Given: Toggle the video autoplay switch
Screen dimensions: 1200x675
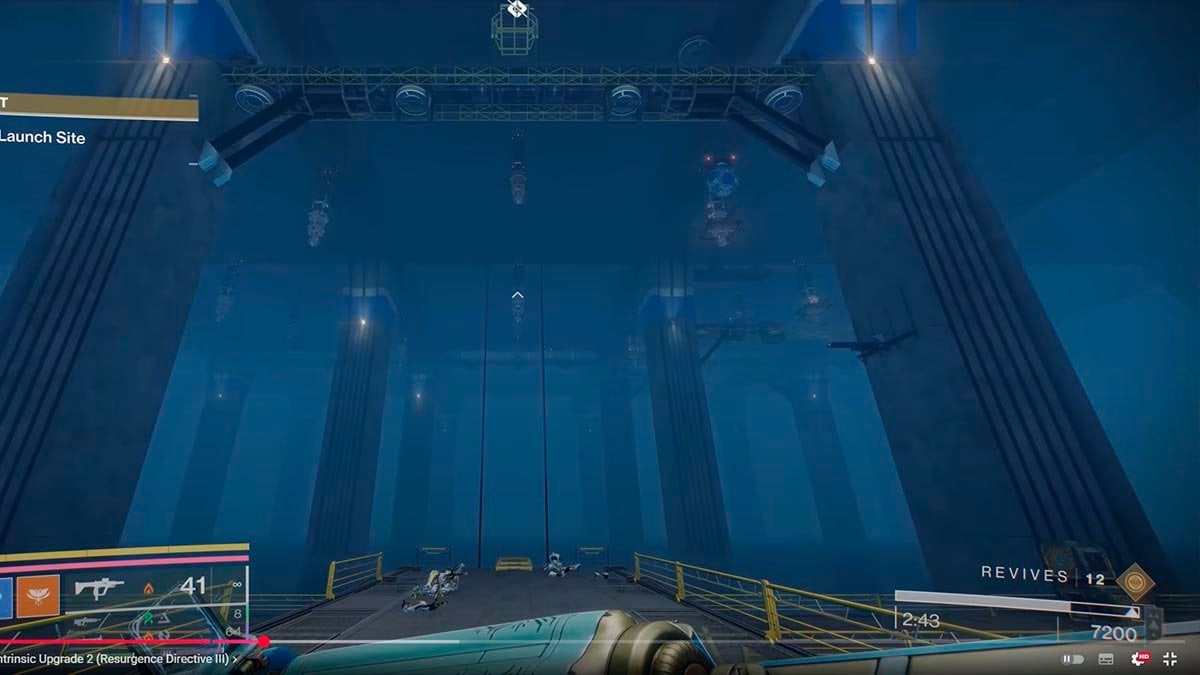Looking at the screenshot, I should [1073, 659].
